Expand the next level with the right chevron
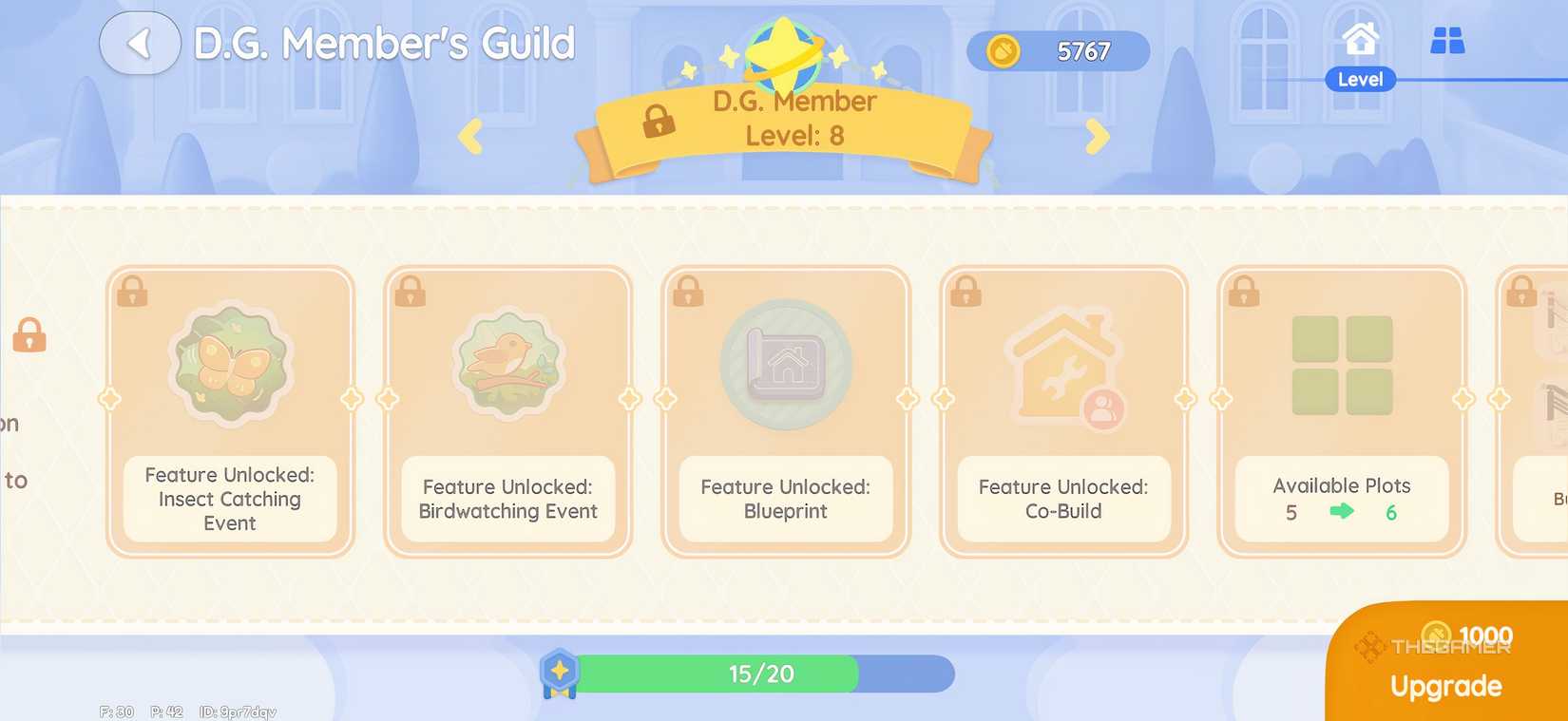1568x721 pixels. (x=1099, y=136)
